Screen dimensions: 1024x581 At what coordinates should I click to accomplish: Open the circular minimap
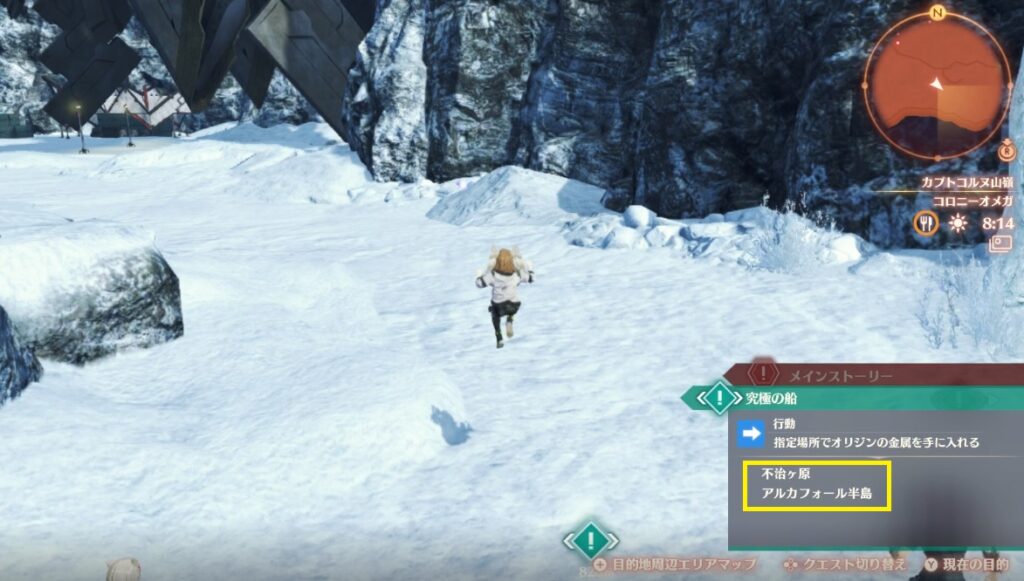click(x=938, y=86)
